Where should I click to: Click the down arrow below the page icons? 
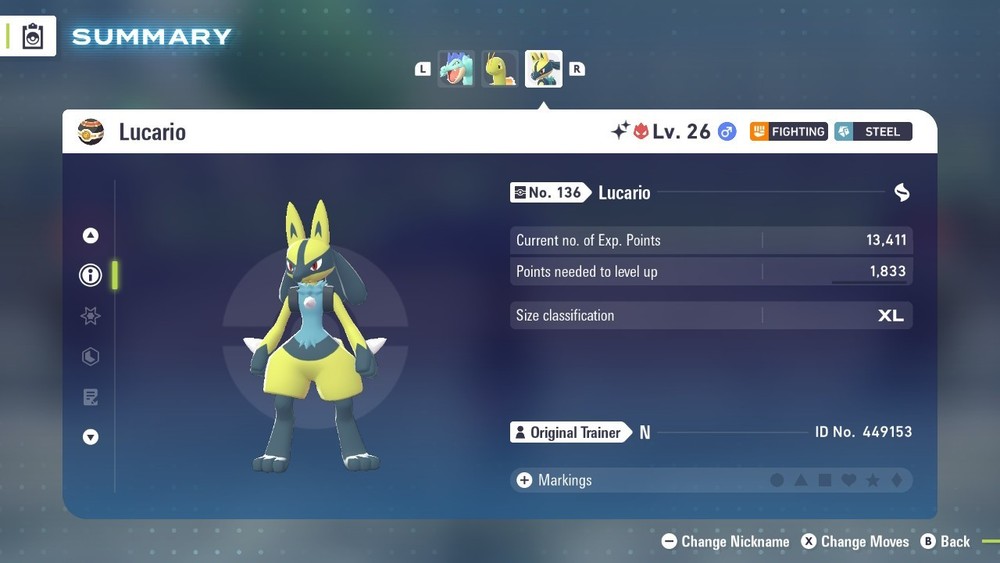click(91, 437)
